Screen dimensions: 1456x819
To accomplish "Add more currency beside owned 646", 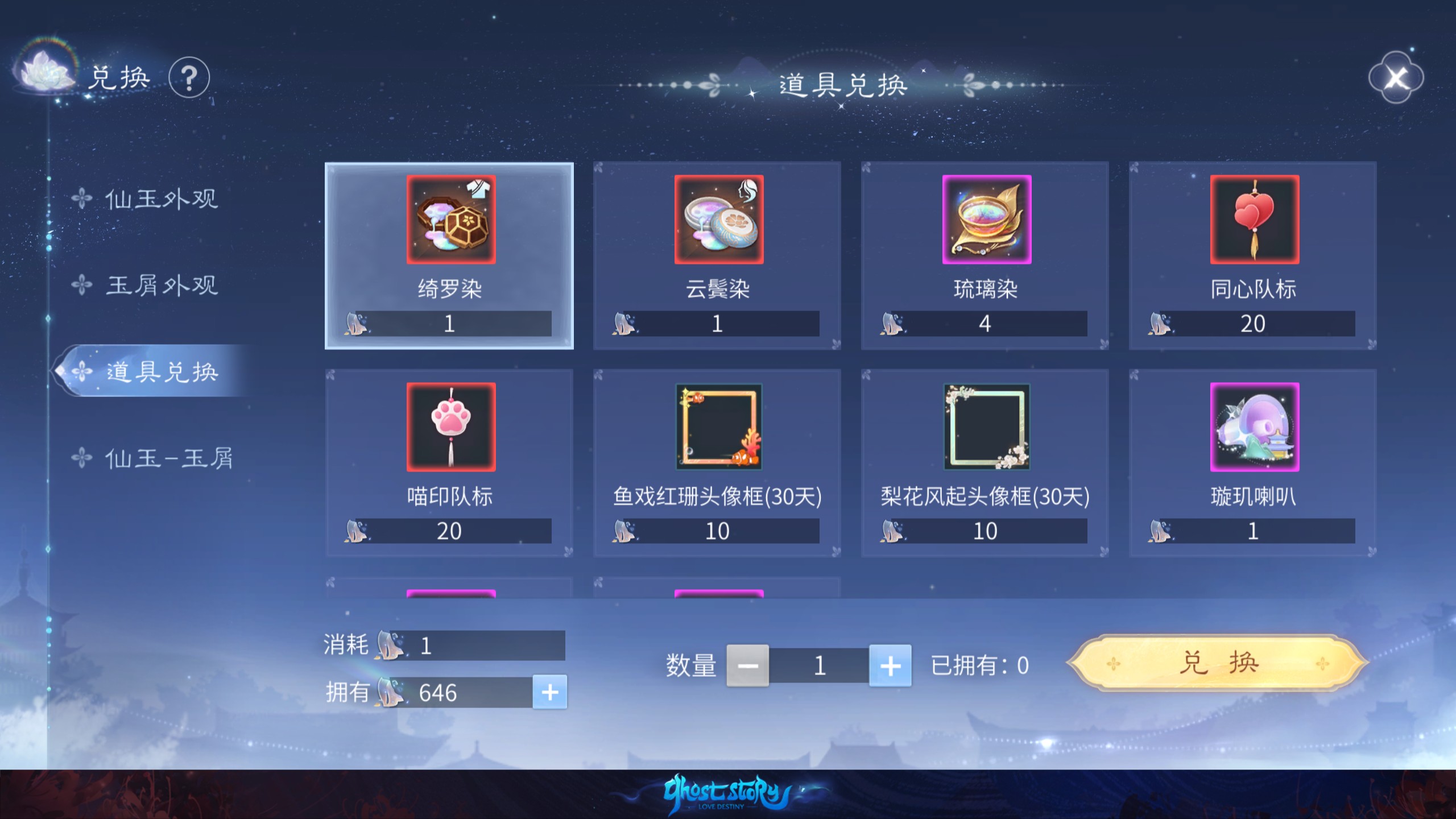I will coord(549,692).
